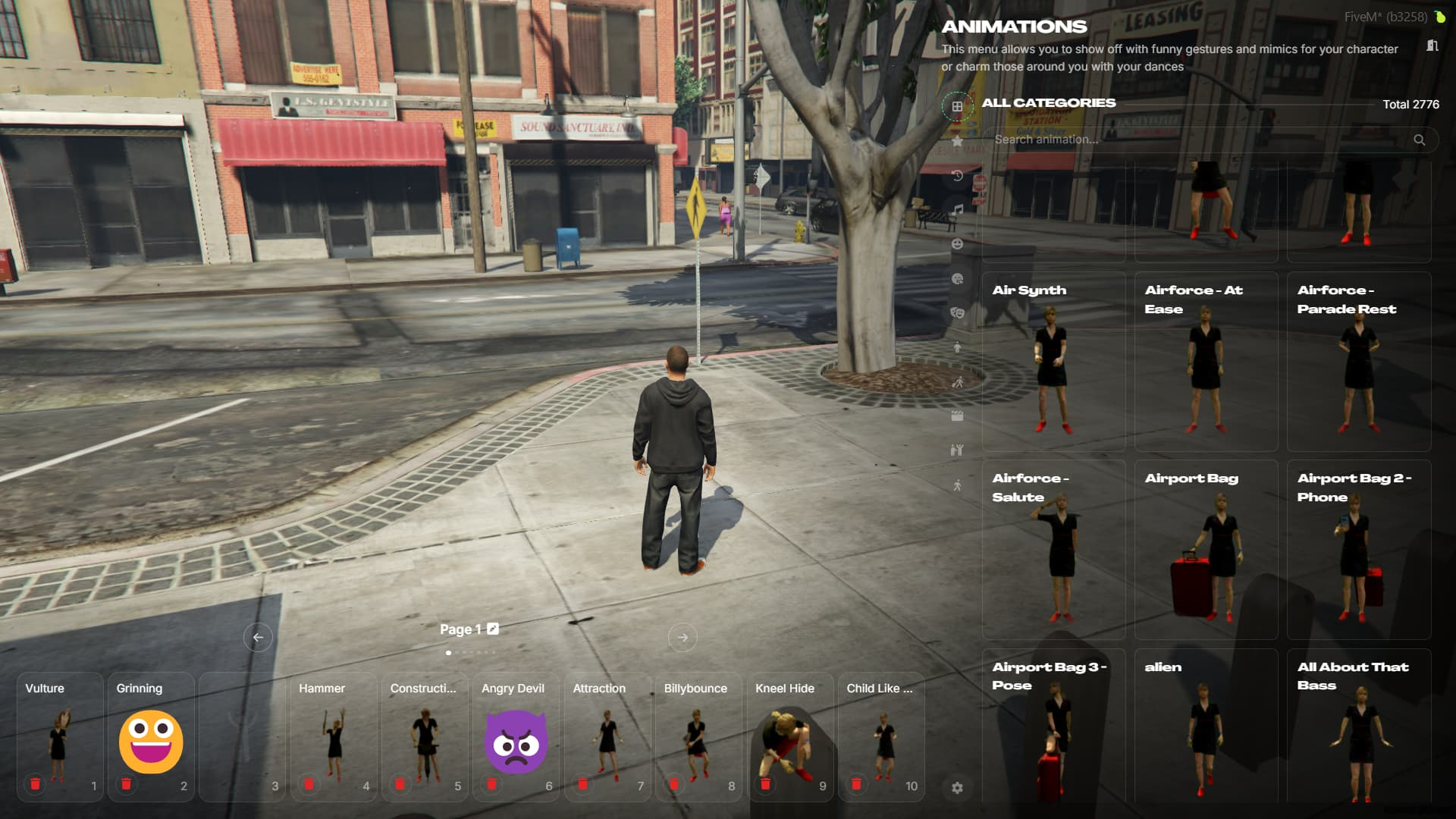The image size is (1456, 819).
Task: Go to the previous quick-slot page
Action: click(x=258, y=638)
